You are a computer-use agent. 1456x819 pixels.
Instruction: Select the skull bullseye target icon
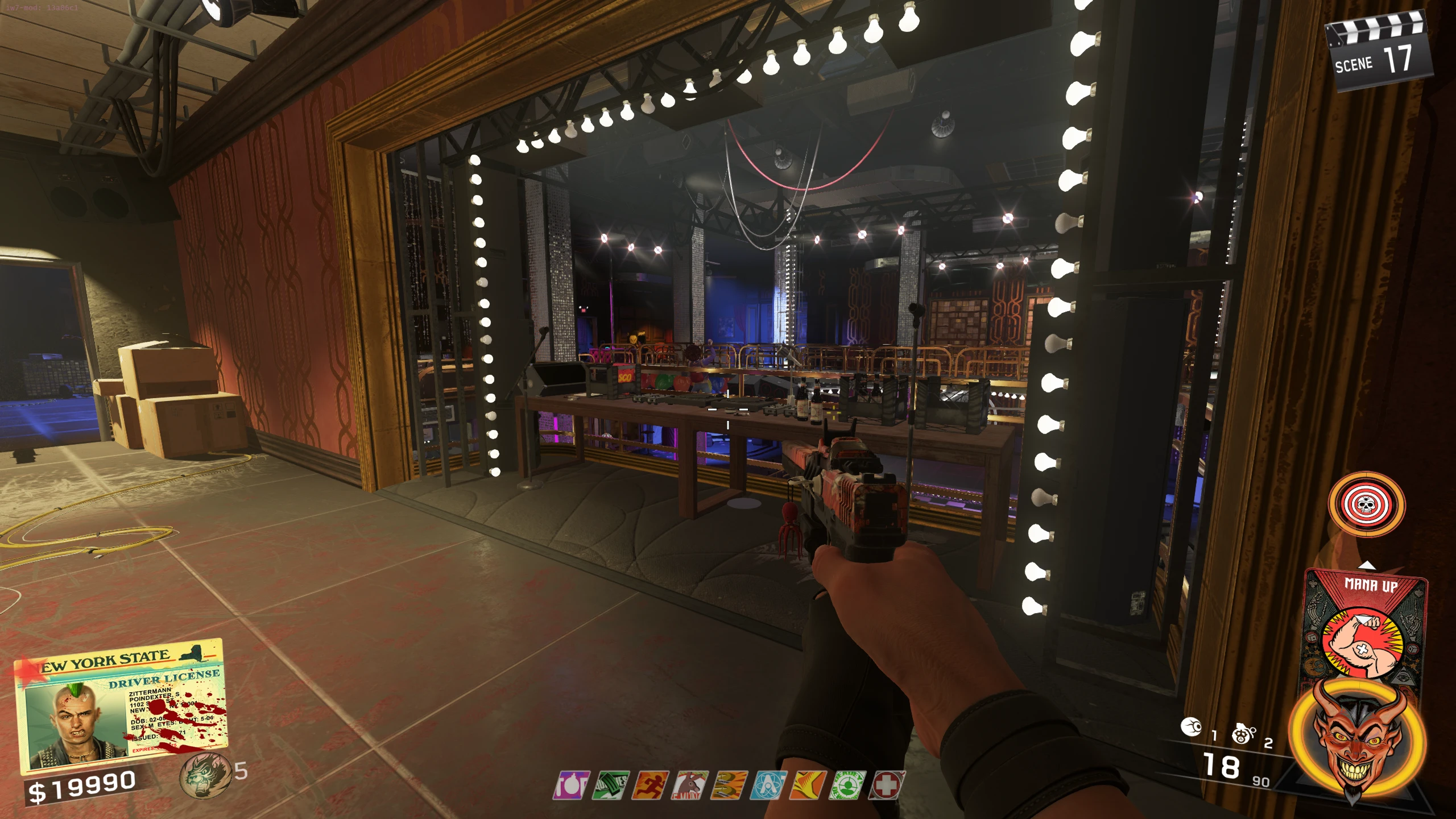[1366, 504]
